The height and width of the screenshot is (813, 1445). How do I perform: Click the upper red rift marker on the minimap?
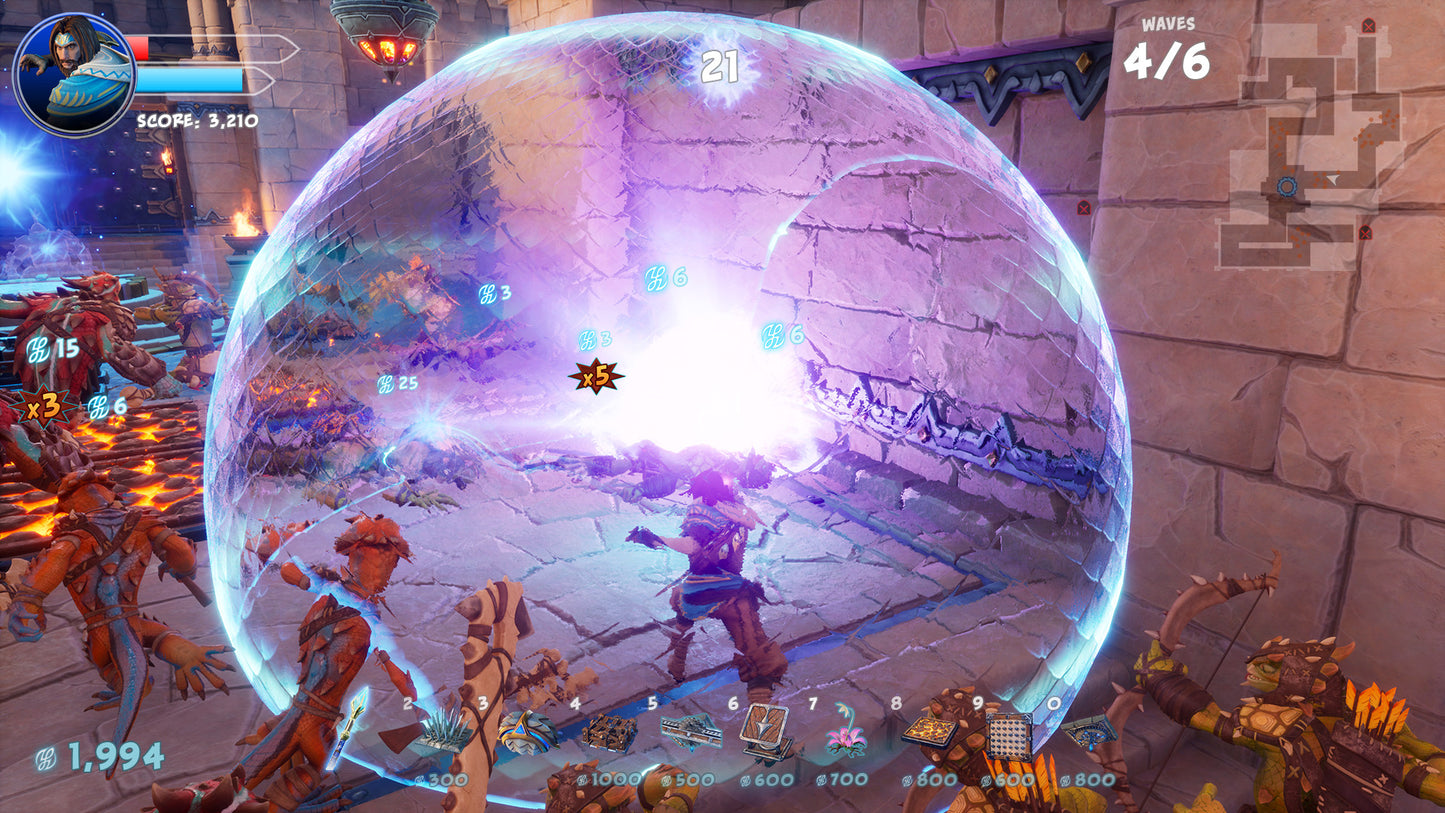(1368, 26)
